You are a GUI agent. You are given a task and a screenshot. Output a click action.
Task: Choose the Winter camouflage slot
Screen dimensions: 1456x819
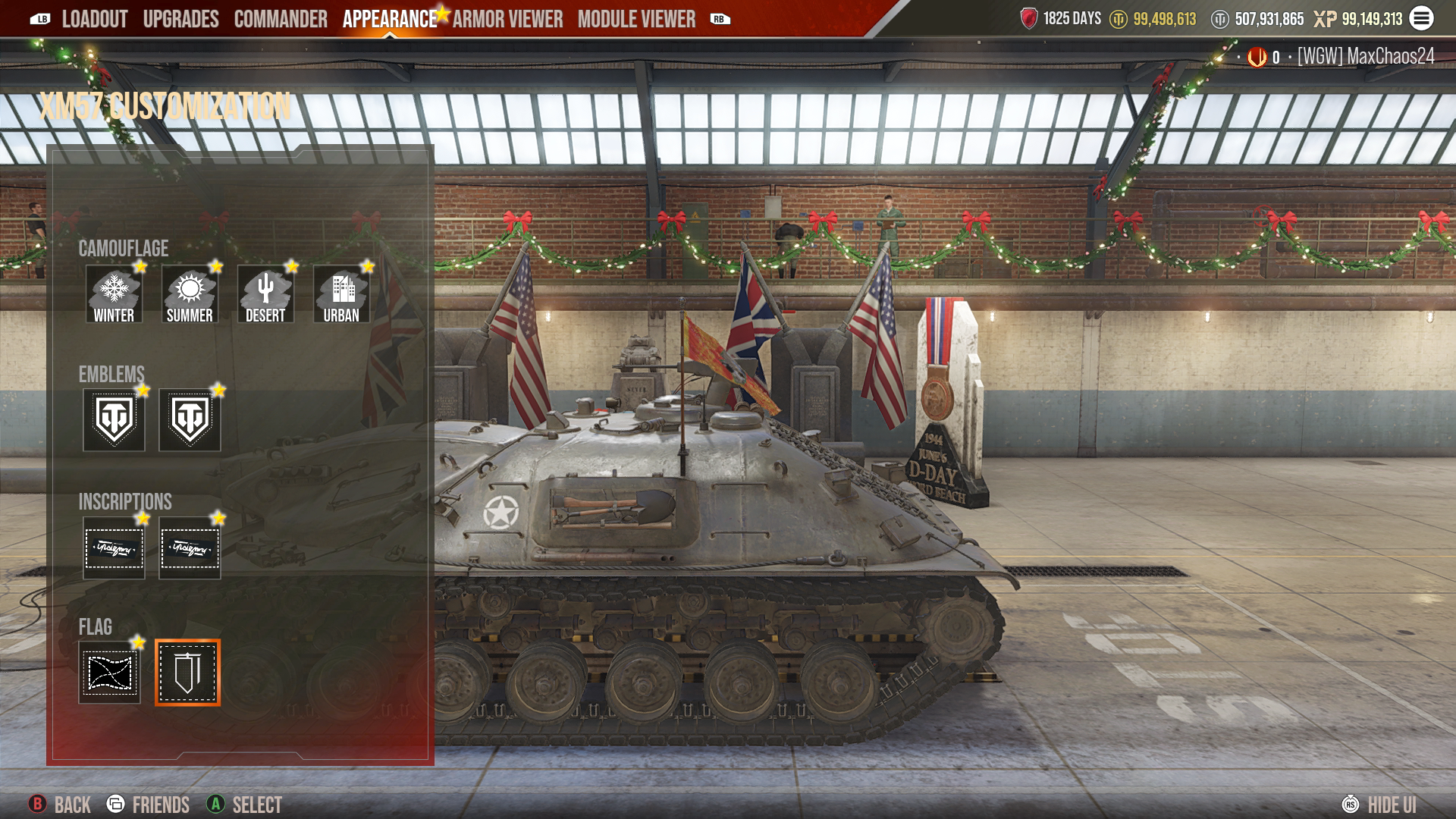coord(114,294)
